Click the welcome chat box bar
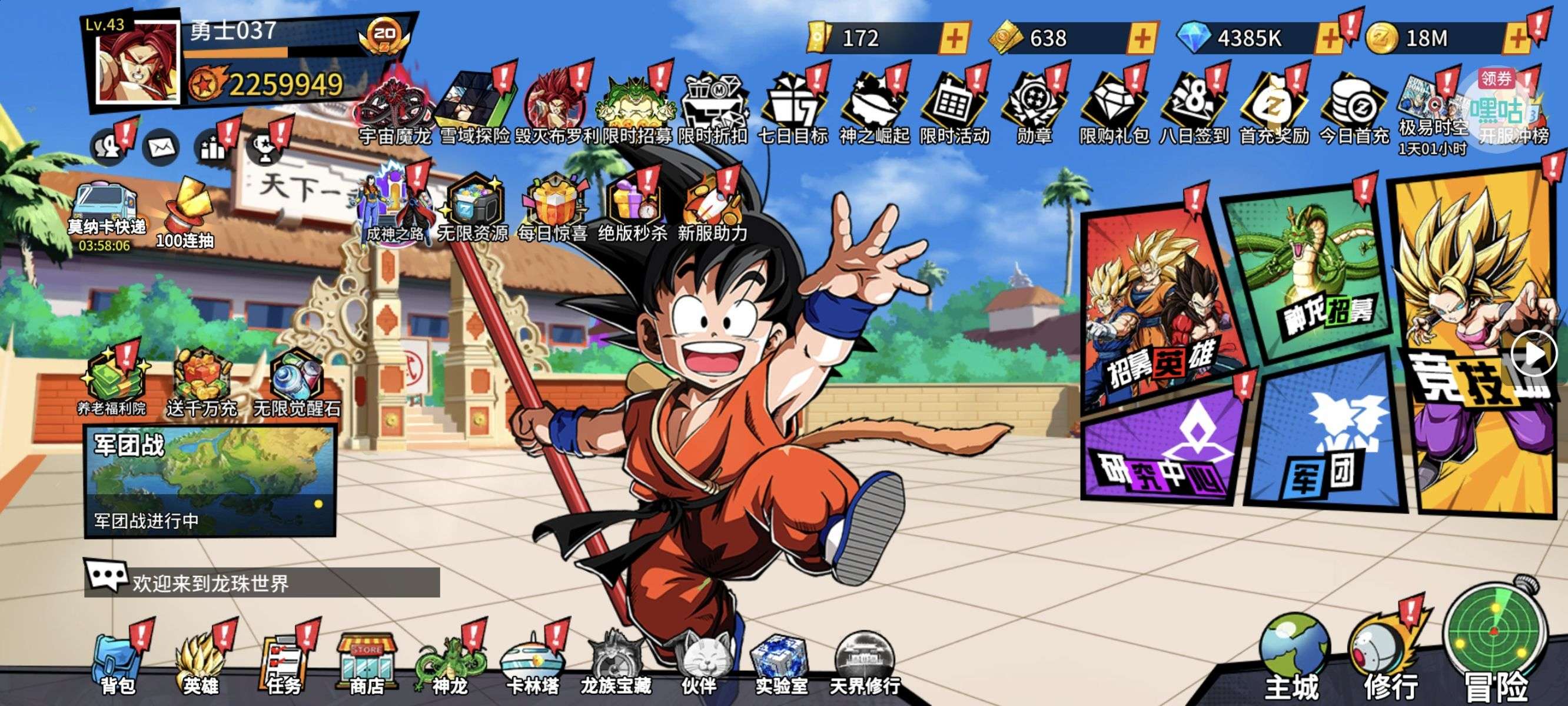Screen dimensions: 1568x706 pyautogui.click(x=262, y=582)
